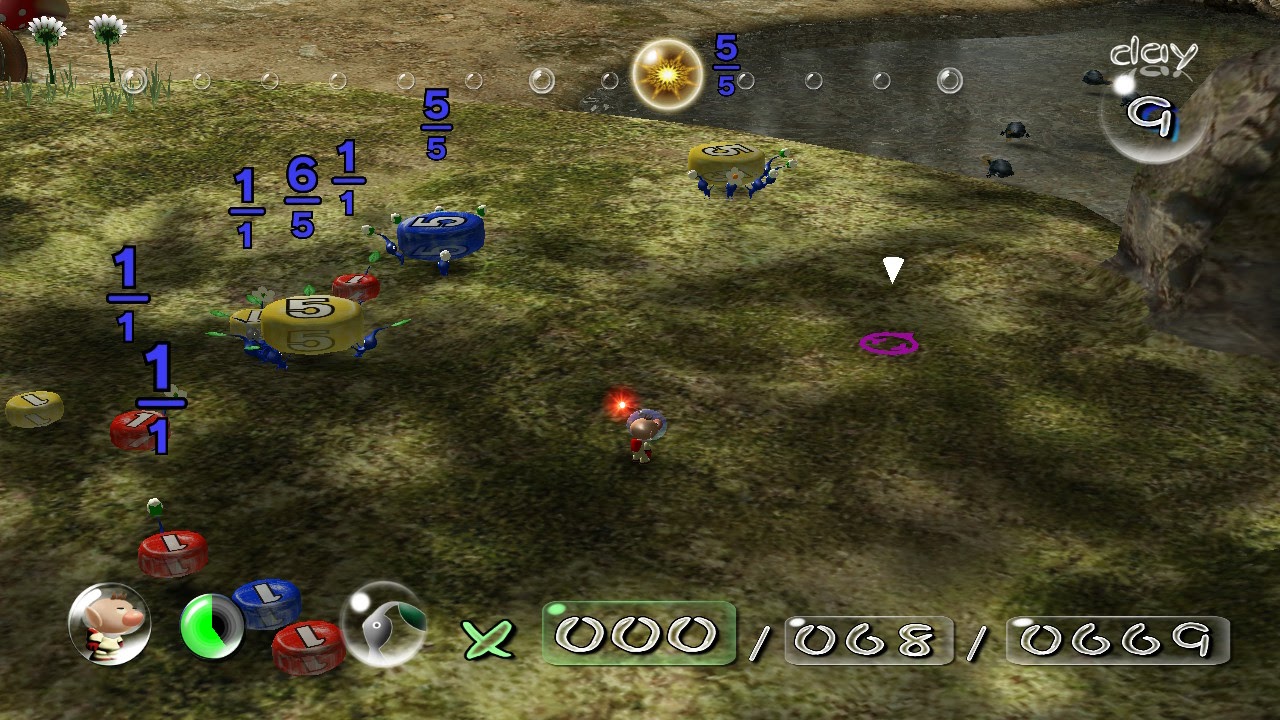
Task: Click the standby Pikmin type bubble
Action: coord(384,624)
